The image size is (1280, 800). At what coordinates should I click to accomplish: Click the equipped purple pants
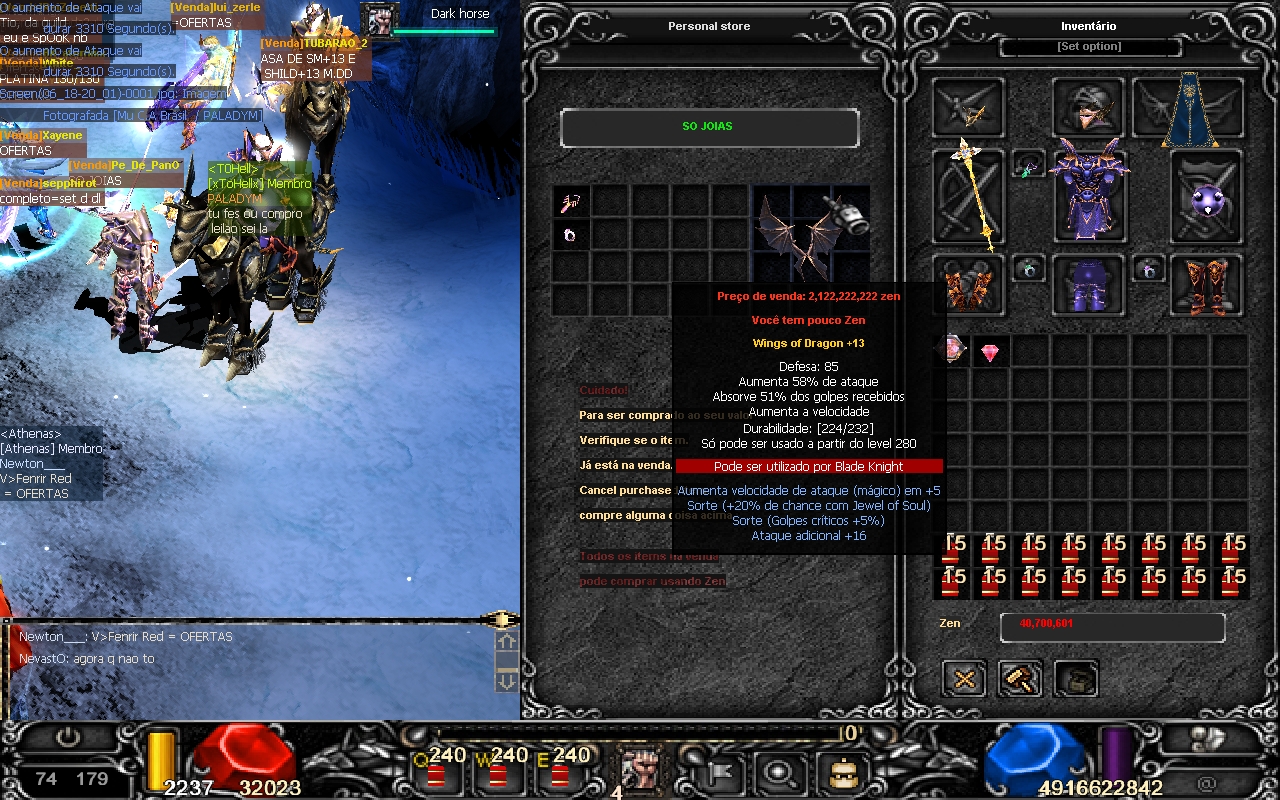pos(1089,285)
